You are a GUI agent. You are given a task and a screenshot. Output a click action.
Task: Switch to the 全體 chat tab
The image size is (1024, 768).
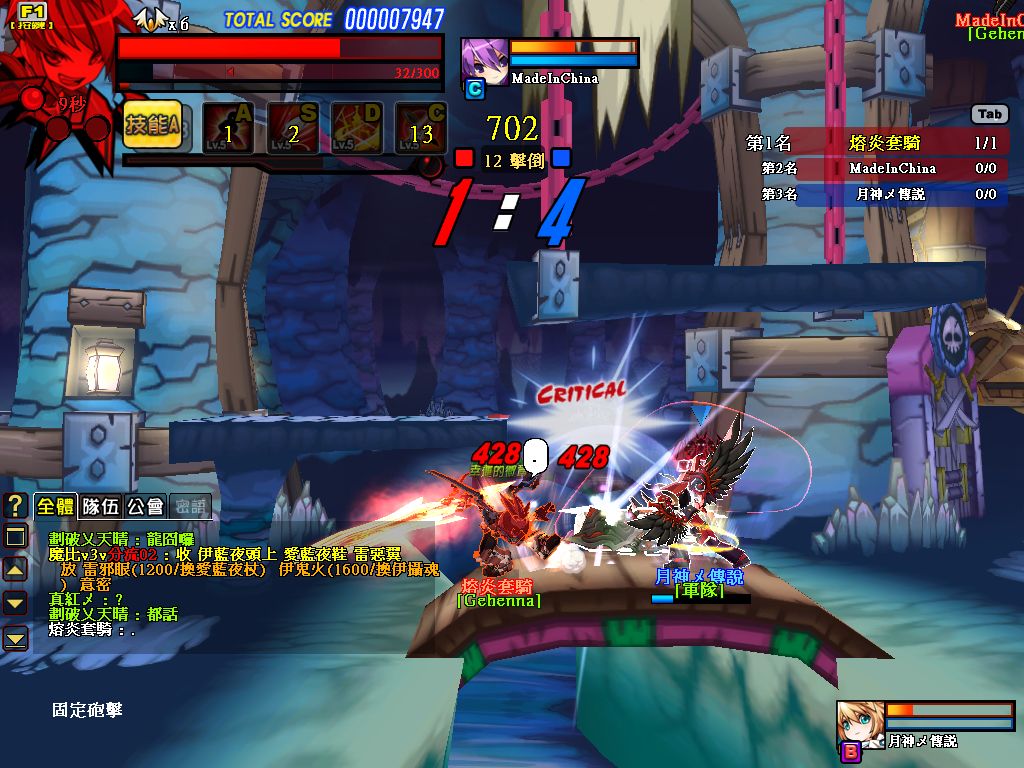pos(56,506)
